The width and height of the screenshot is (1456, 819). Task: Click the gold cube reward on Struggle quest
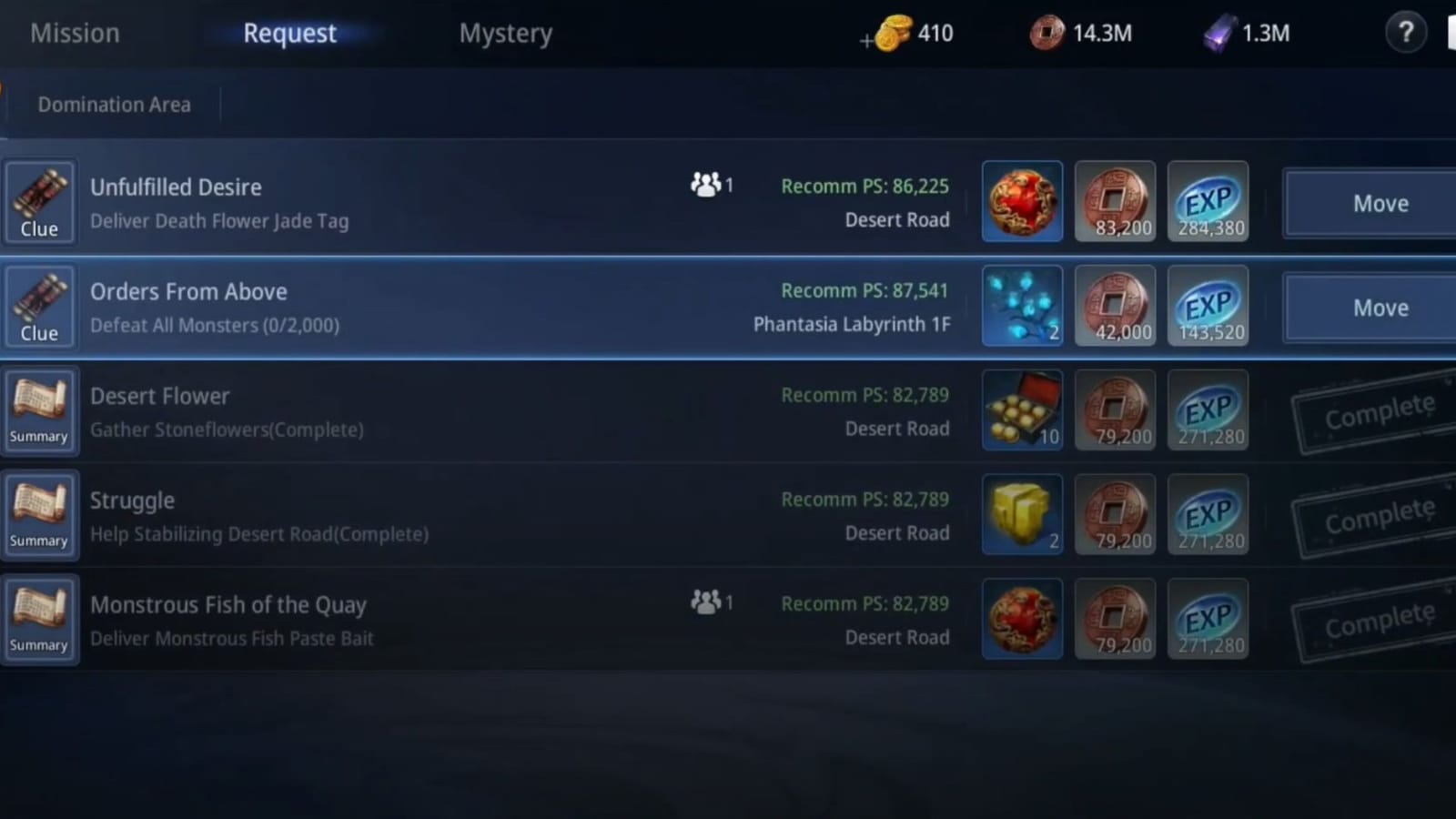[x=1022, y=514]
